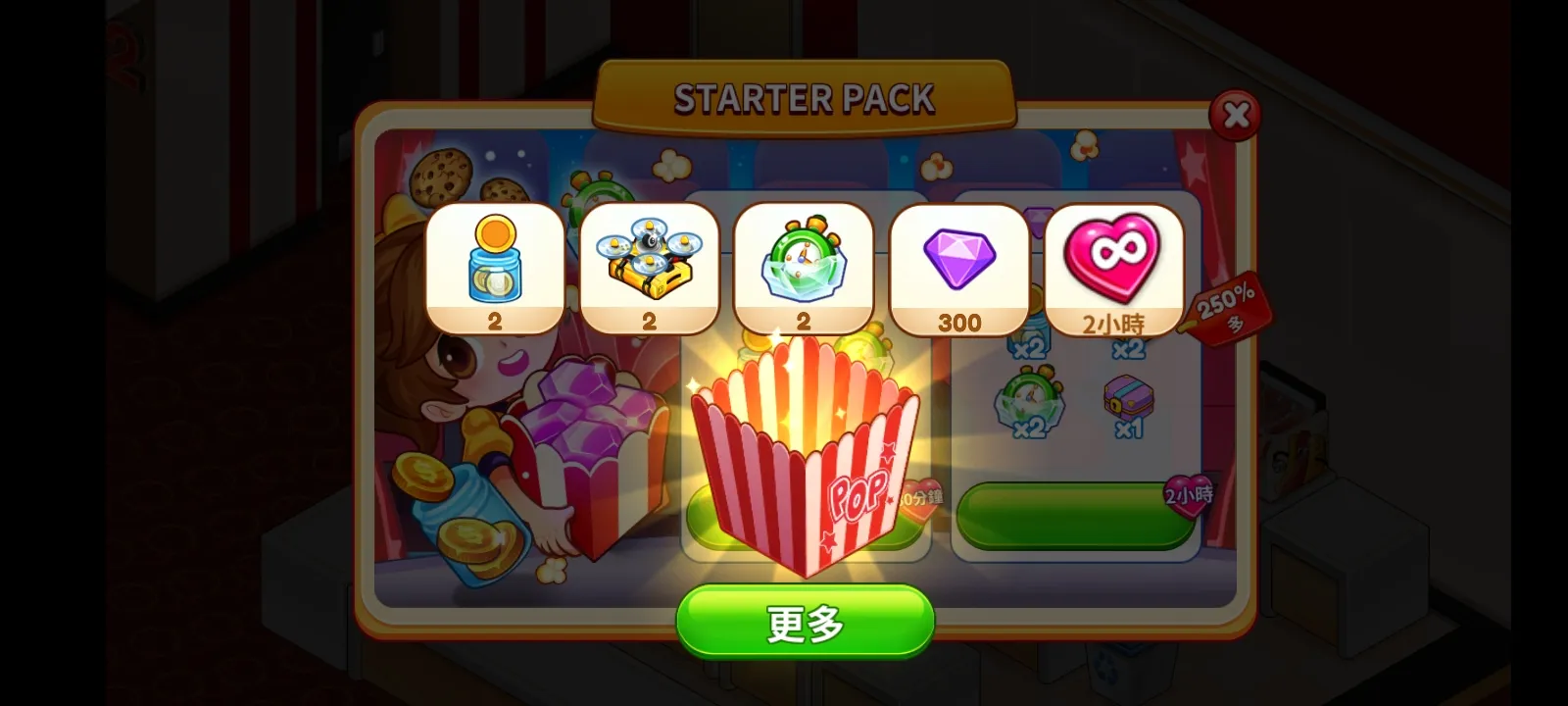Image resolution: width=1568 pixels, height=706 pixels.
Task: Tap the 2小時 heart badge
Action: pos(1189,495)
